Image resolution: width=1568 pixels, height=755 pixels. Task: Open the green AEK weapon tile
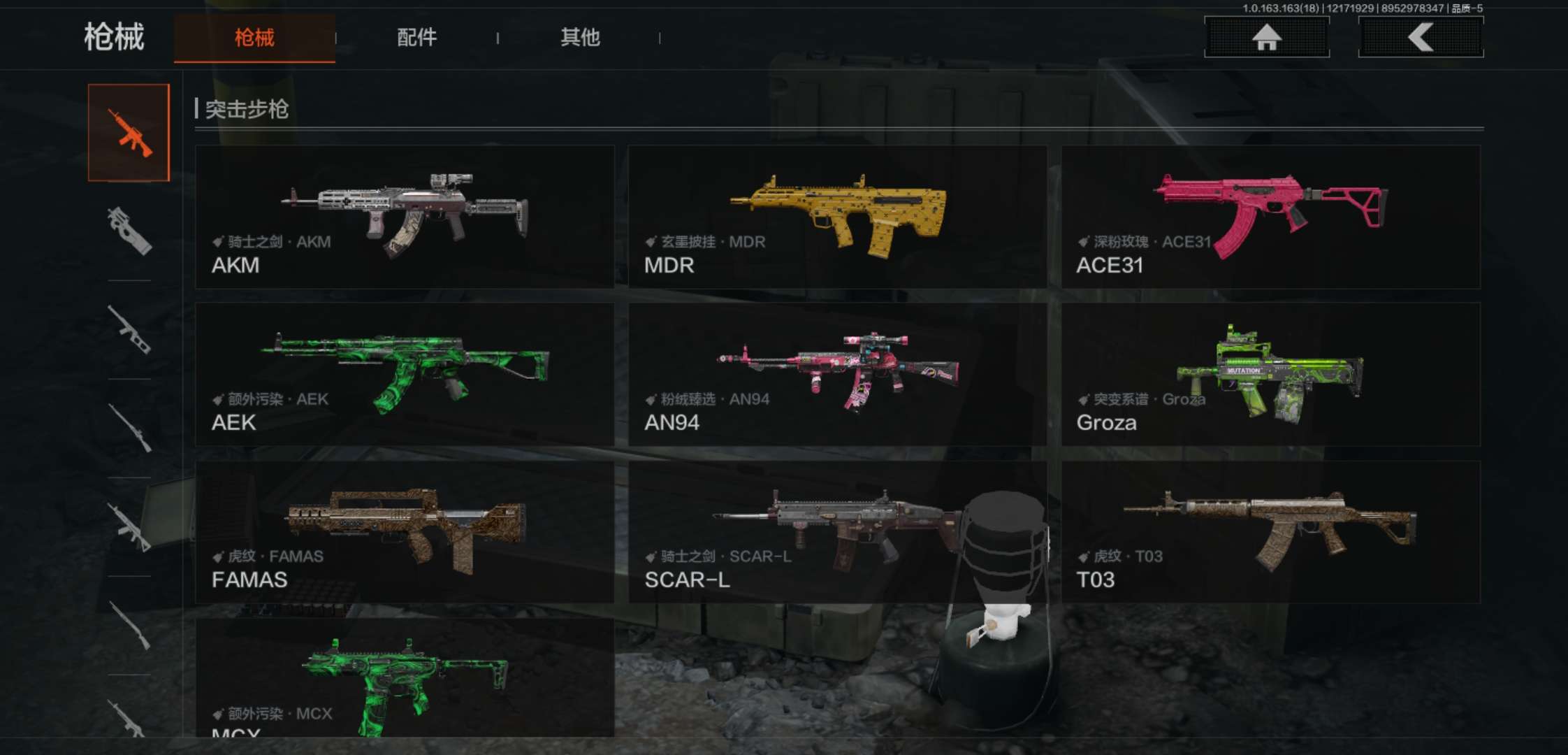[405, 374]
